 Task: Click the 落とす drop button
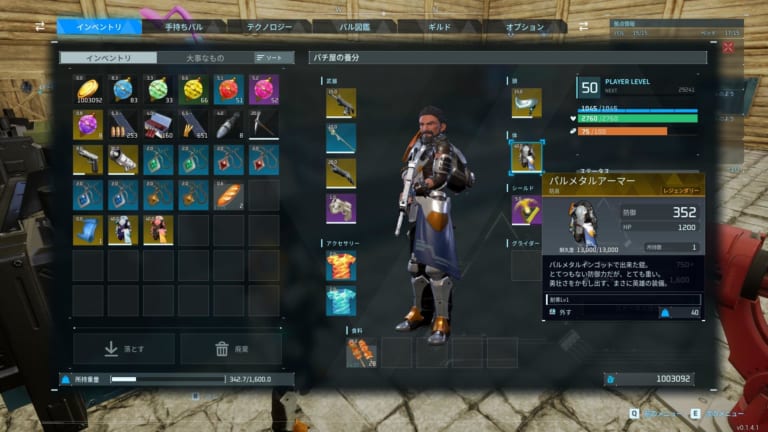tap(124, 348)
